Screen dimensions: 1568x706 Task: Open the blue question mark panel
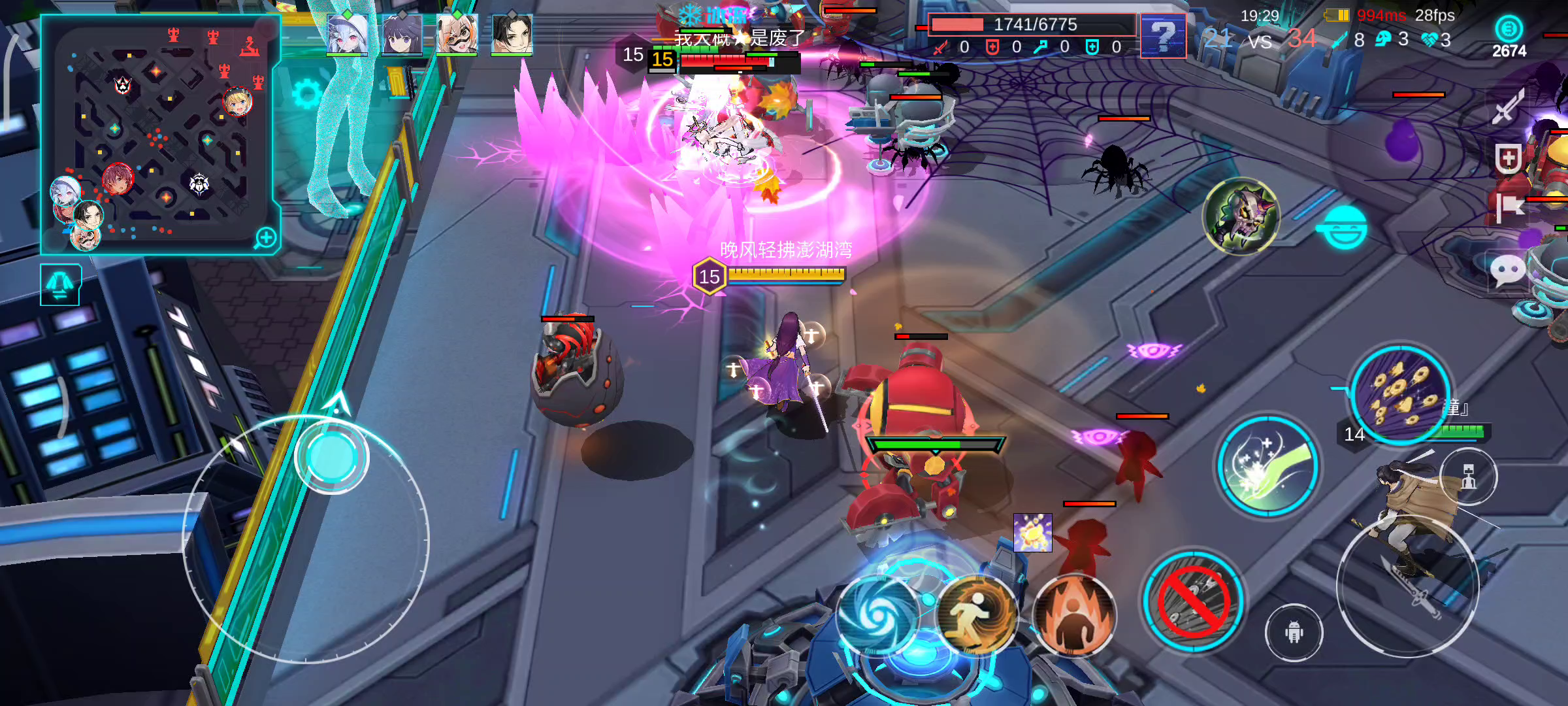1163,36
